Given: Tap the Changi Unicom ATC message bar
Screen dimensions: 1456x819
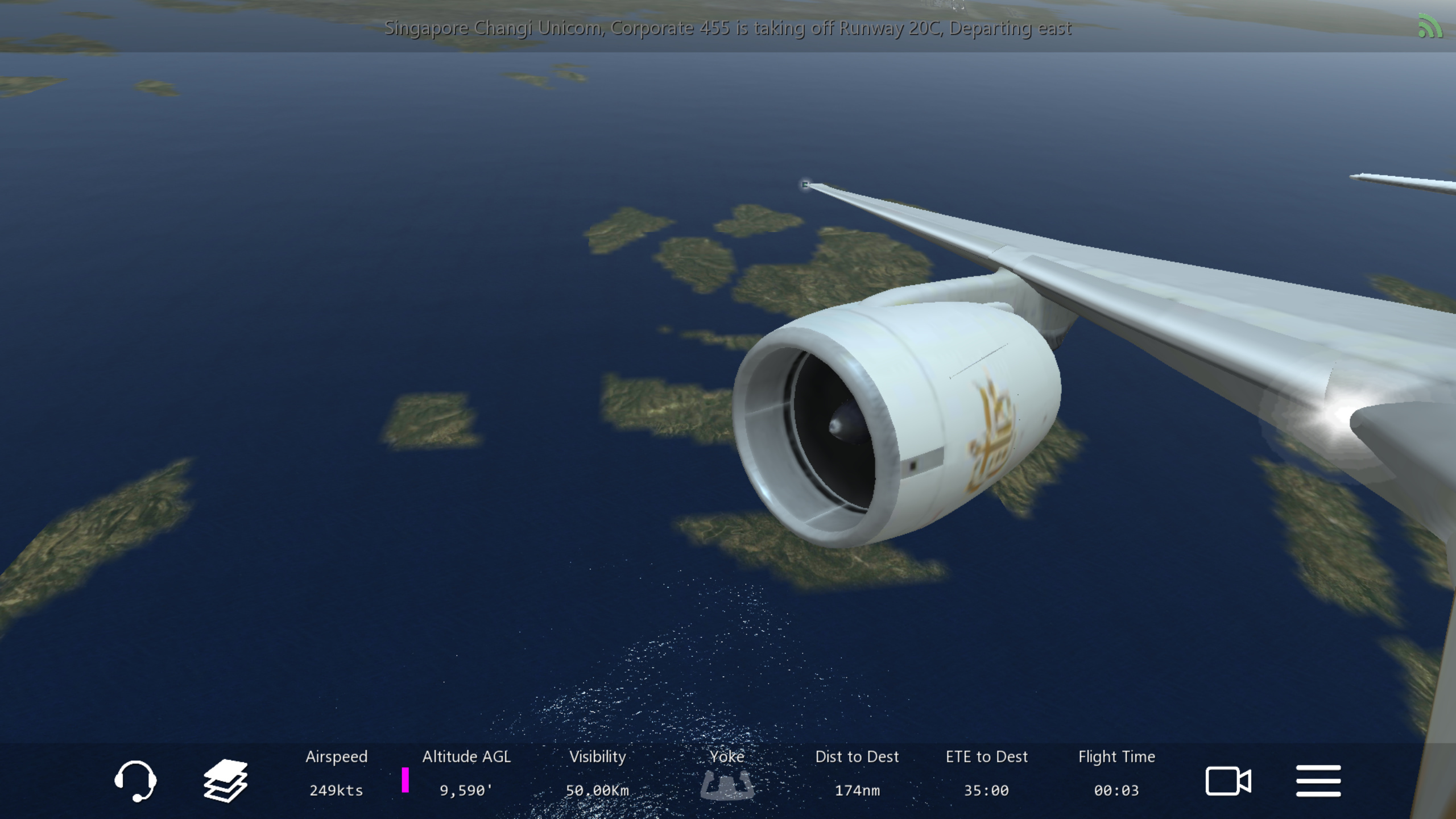Looking at the screenshot, I should point(727,28).
